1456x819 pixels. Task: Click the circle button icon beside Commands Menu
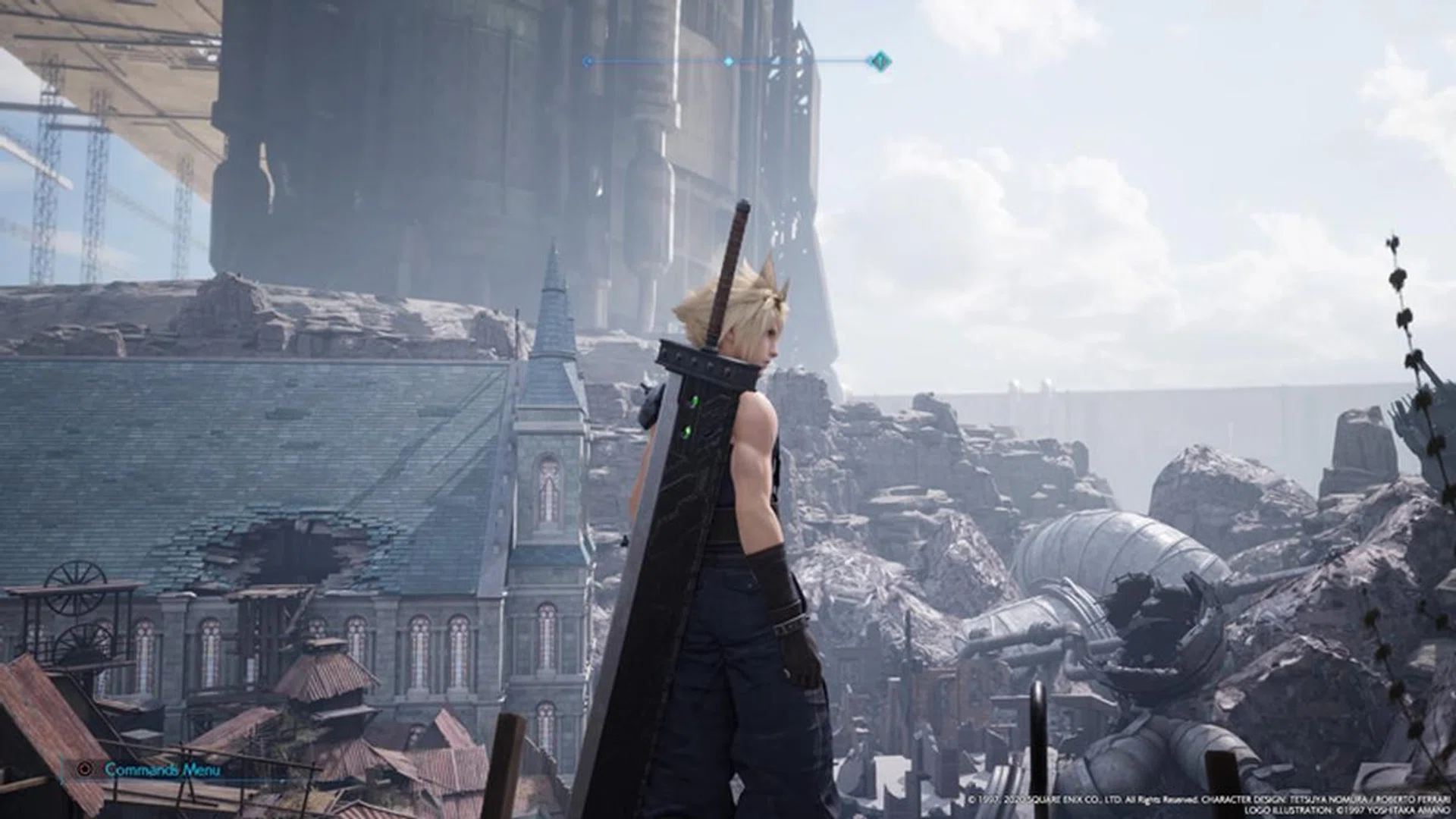click(x=85, y=770)
